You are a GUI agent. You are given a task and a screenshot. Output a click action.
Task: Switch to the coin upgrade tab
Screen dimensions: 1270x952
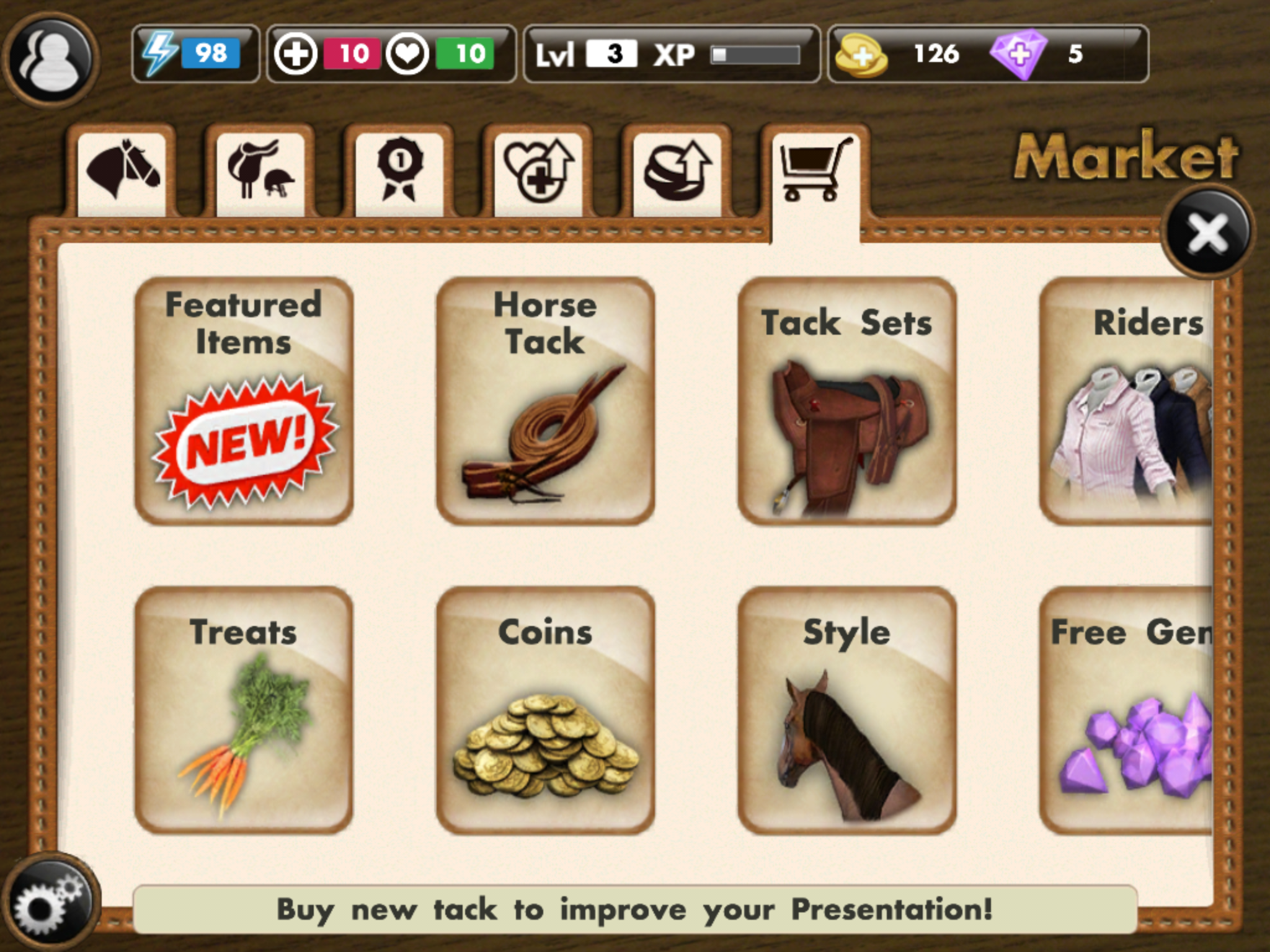[677, 169]
